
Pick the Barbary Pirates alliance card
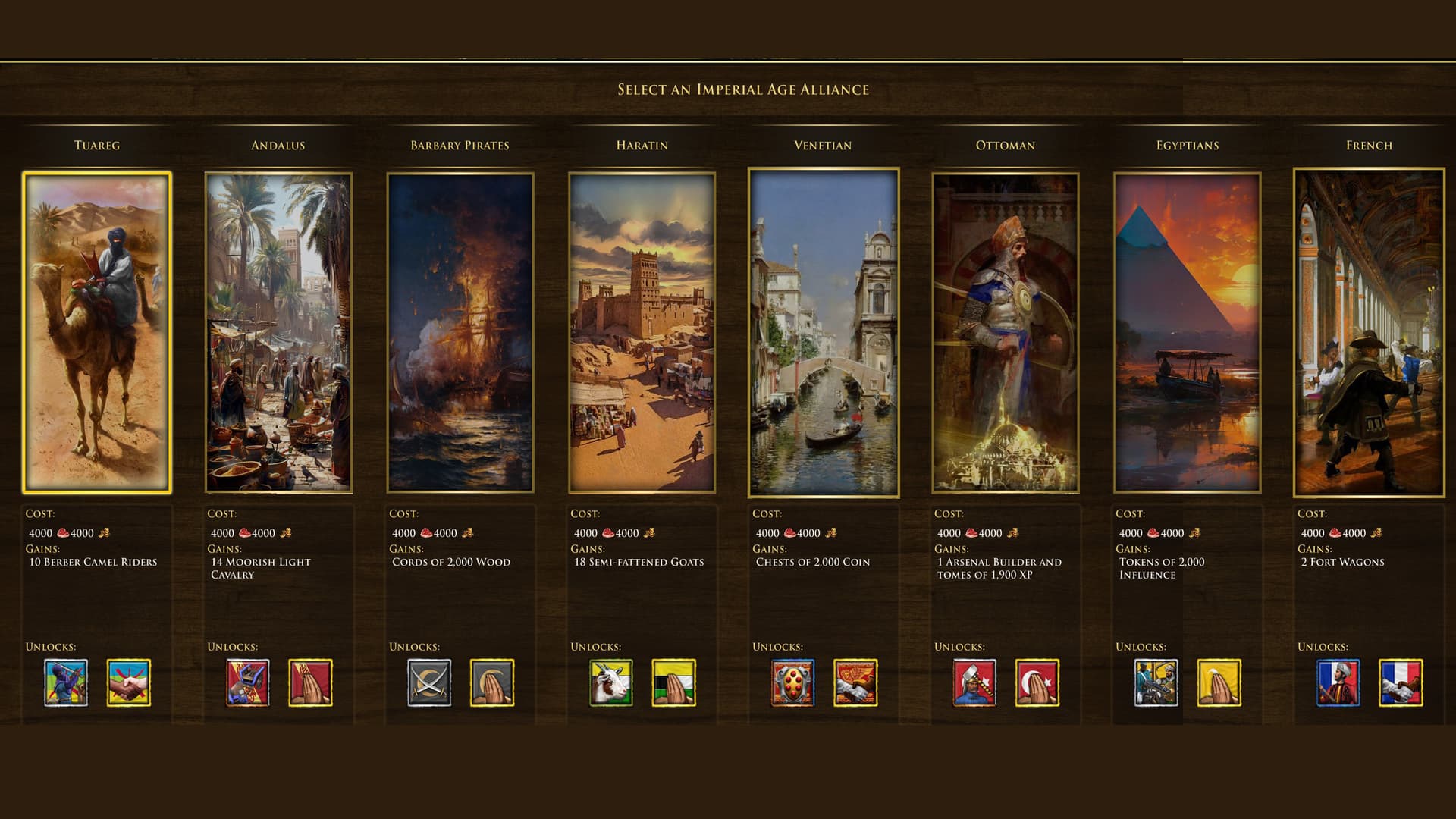[460, 332]
